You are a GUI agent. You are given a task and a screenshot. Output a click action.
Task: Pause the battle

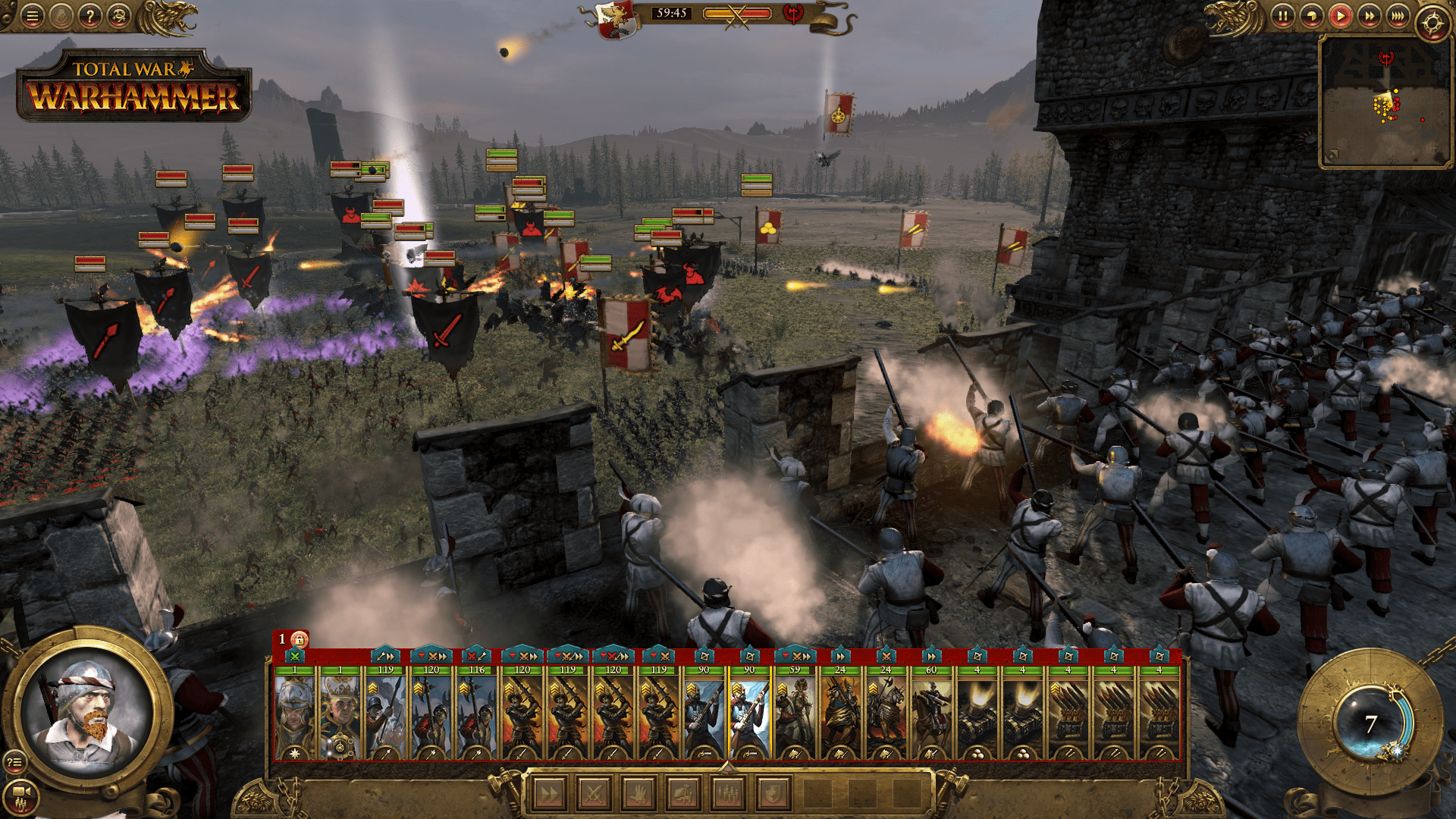(x=1283, y=16)
